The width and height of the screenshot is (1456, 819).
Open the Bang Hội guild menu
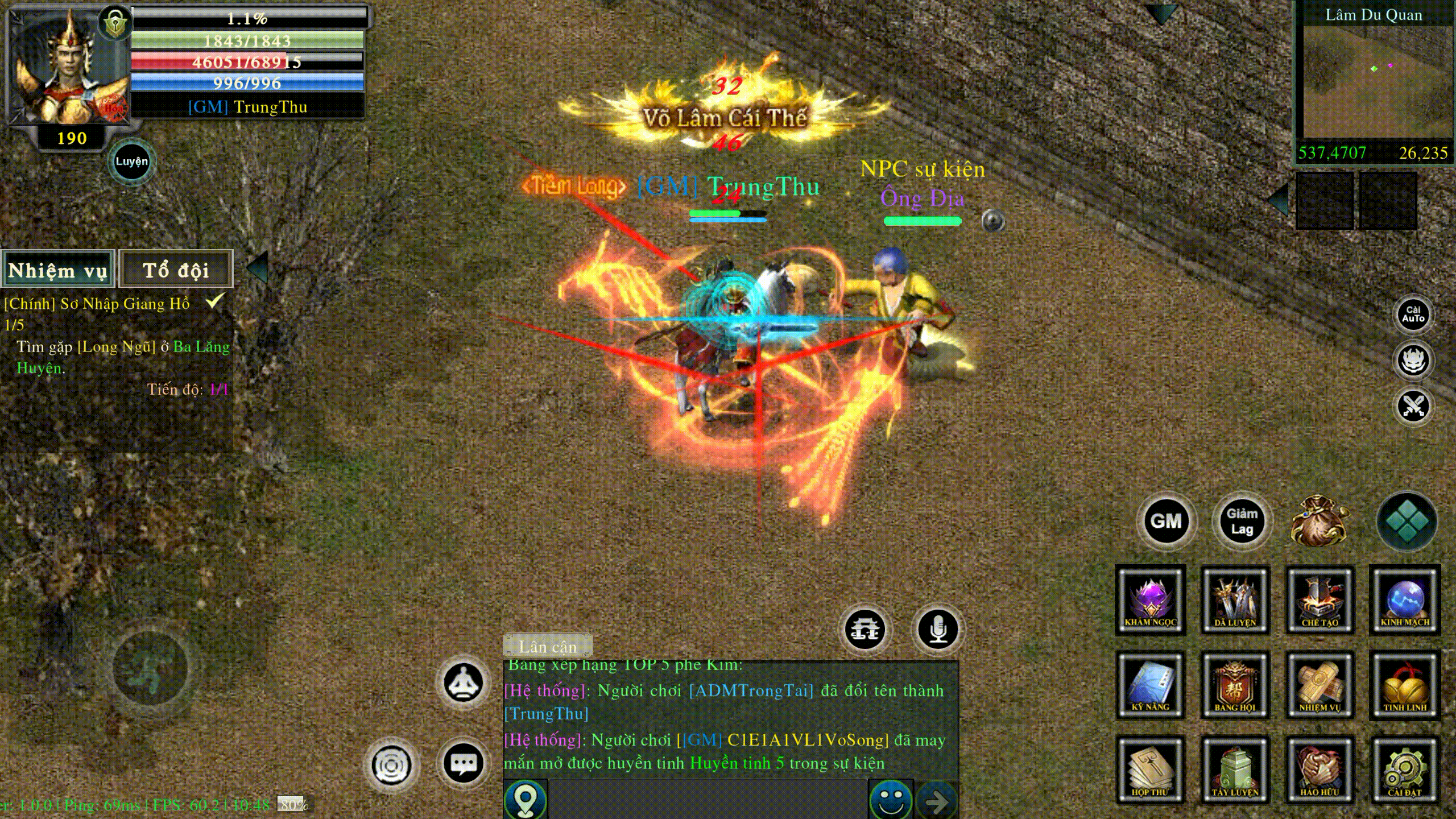click(x=1235, y=685)
